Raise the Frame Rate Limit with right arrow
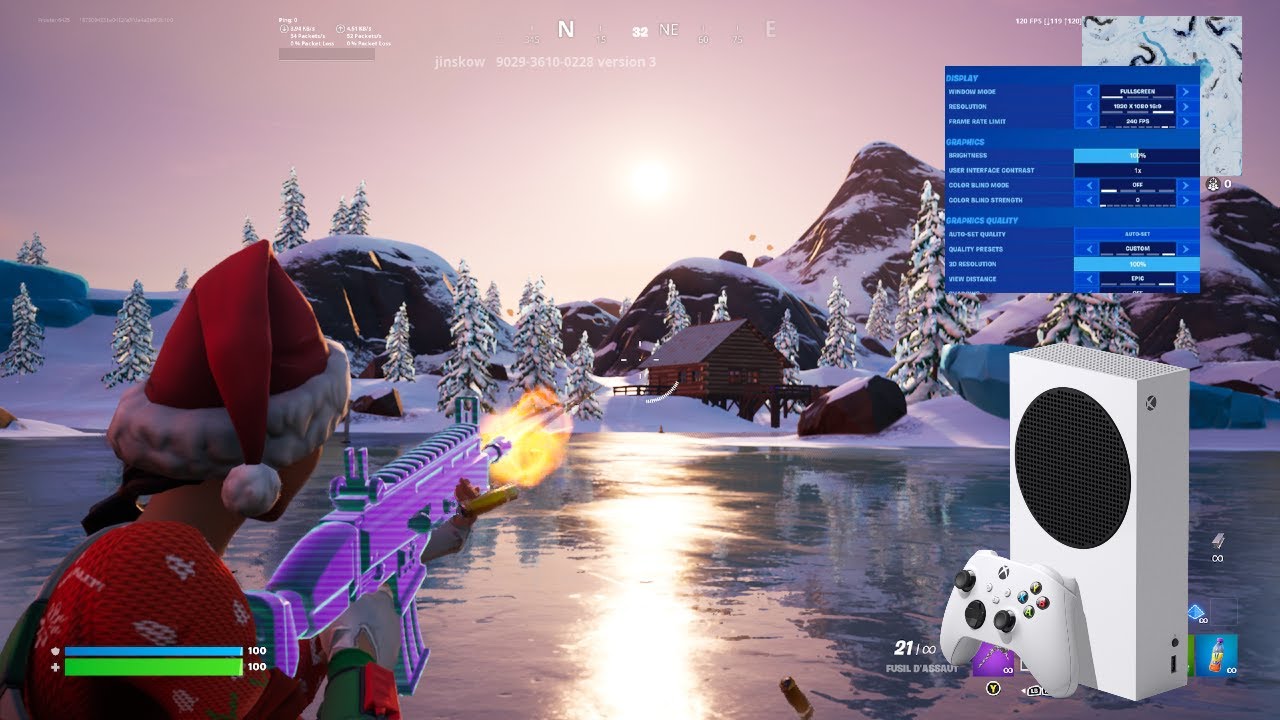The image size is (1280, 720). tap(1187, 122)
